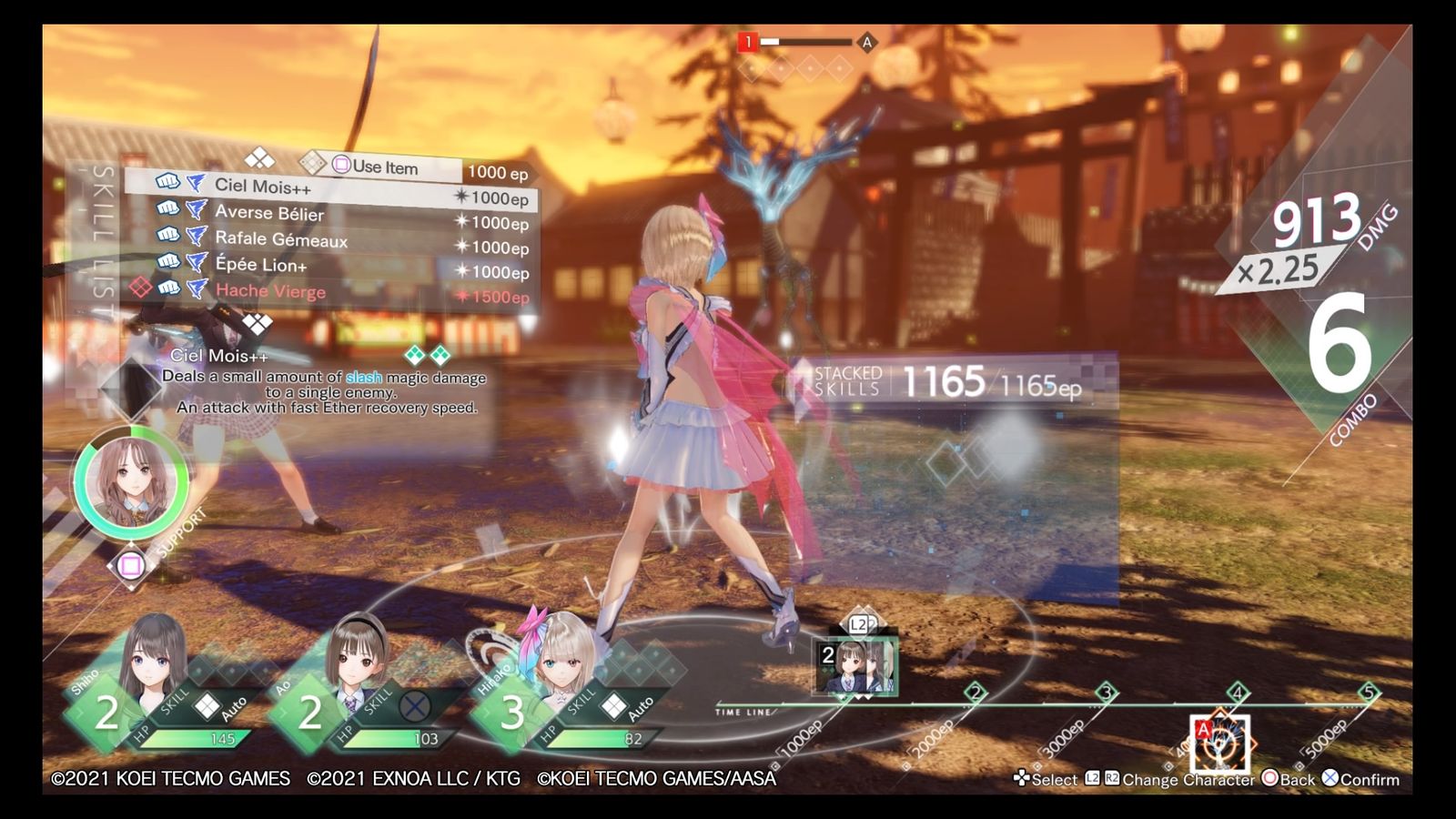Choose the Averse Bélier skill
1456x819 pixels.
point(269,213)
